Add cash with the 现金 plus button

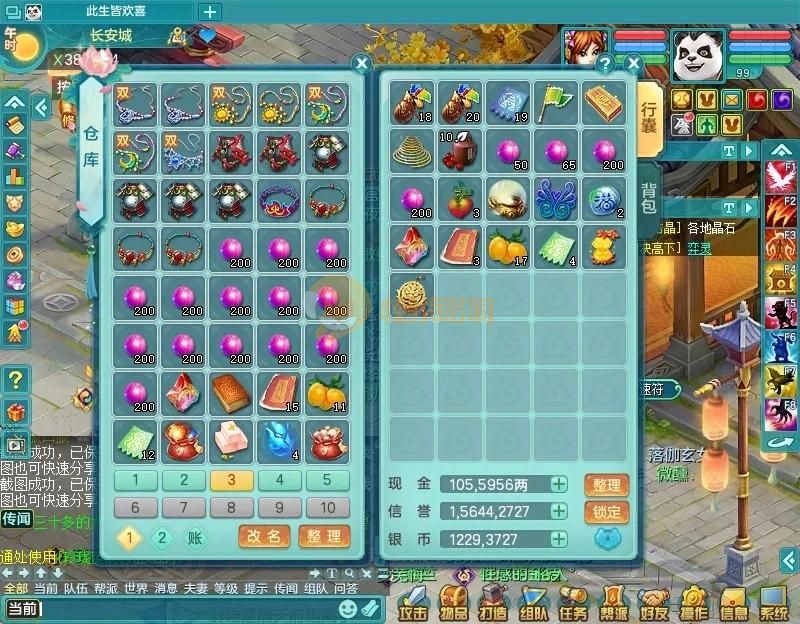559,485
